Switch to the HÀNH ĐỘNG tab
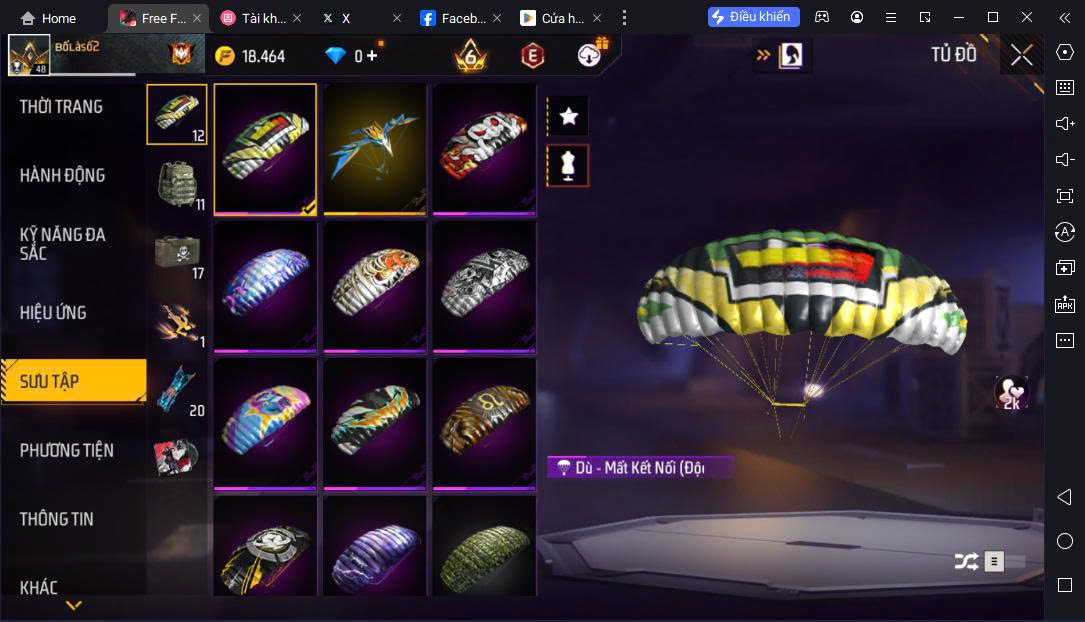This screenshot has height=622, width=1085. point(62,176)
